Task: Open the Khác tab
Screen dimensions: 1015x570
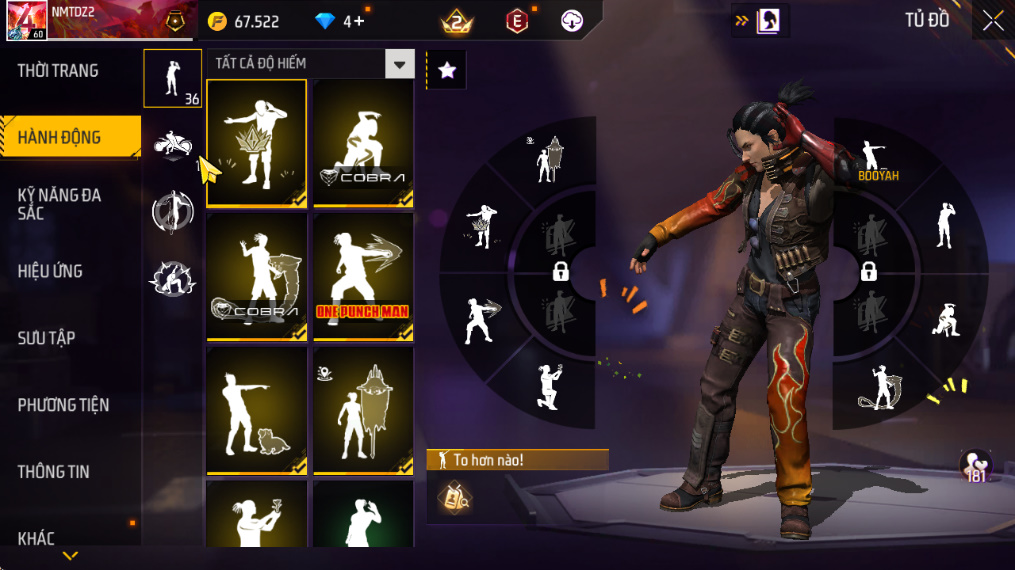Action: click(x=37, y=538)
